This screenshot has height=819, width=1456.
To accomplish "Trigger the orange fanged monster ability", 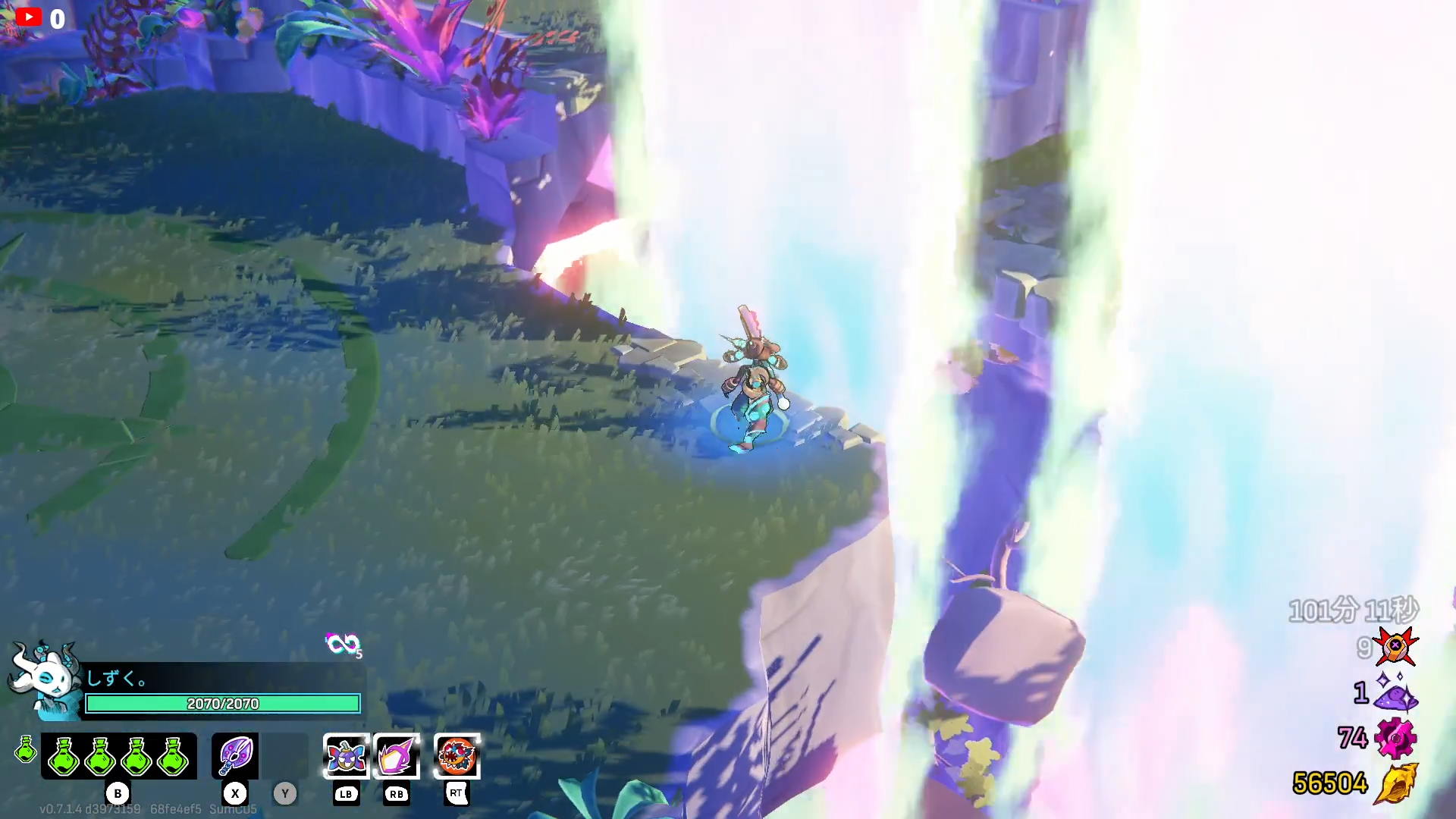I will (x=457, y=756).
